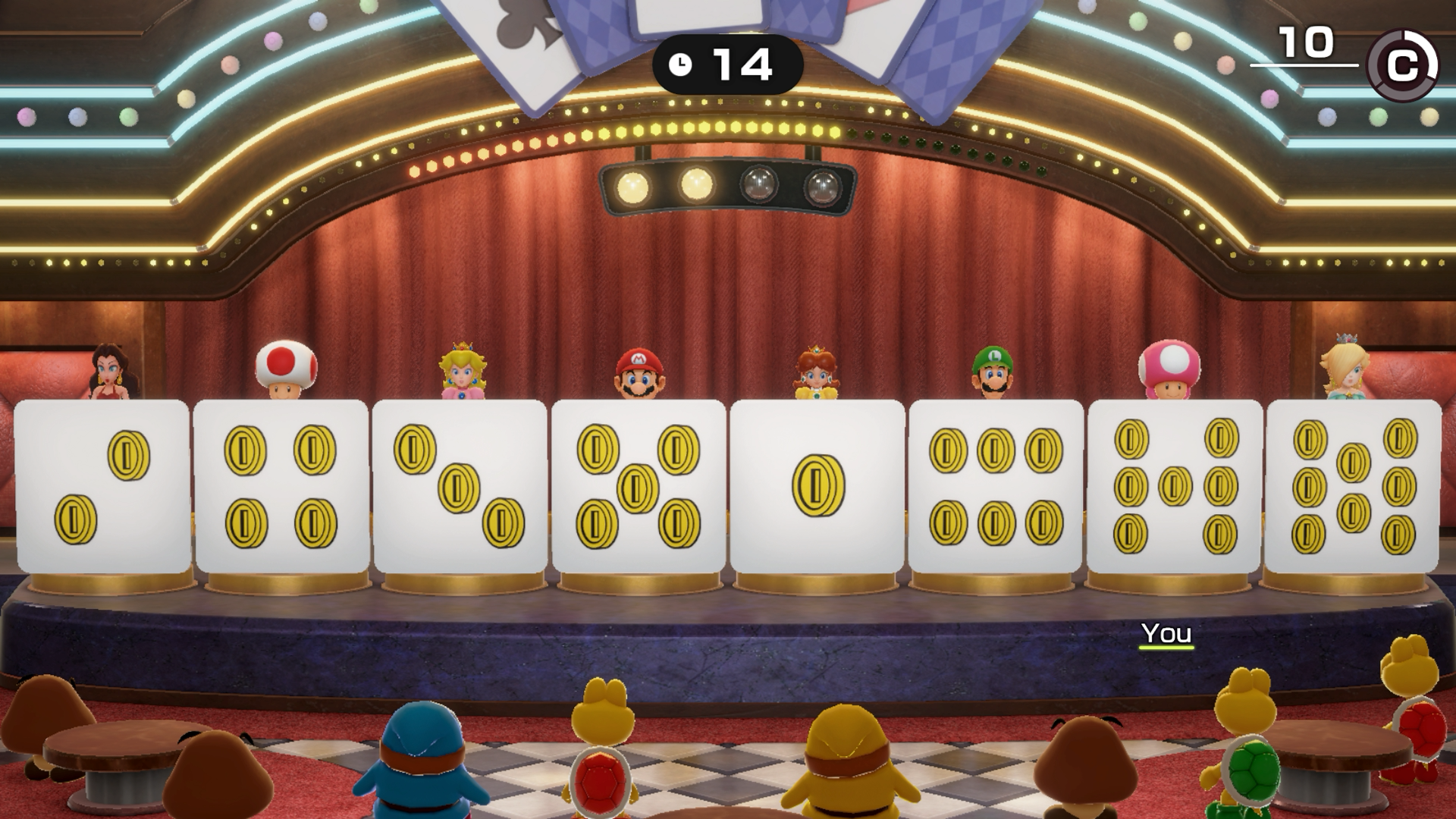Select Luigi's character portrait
The height and width of the screenshot is (819, 1456).
point(995,372)
